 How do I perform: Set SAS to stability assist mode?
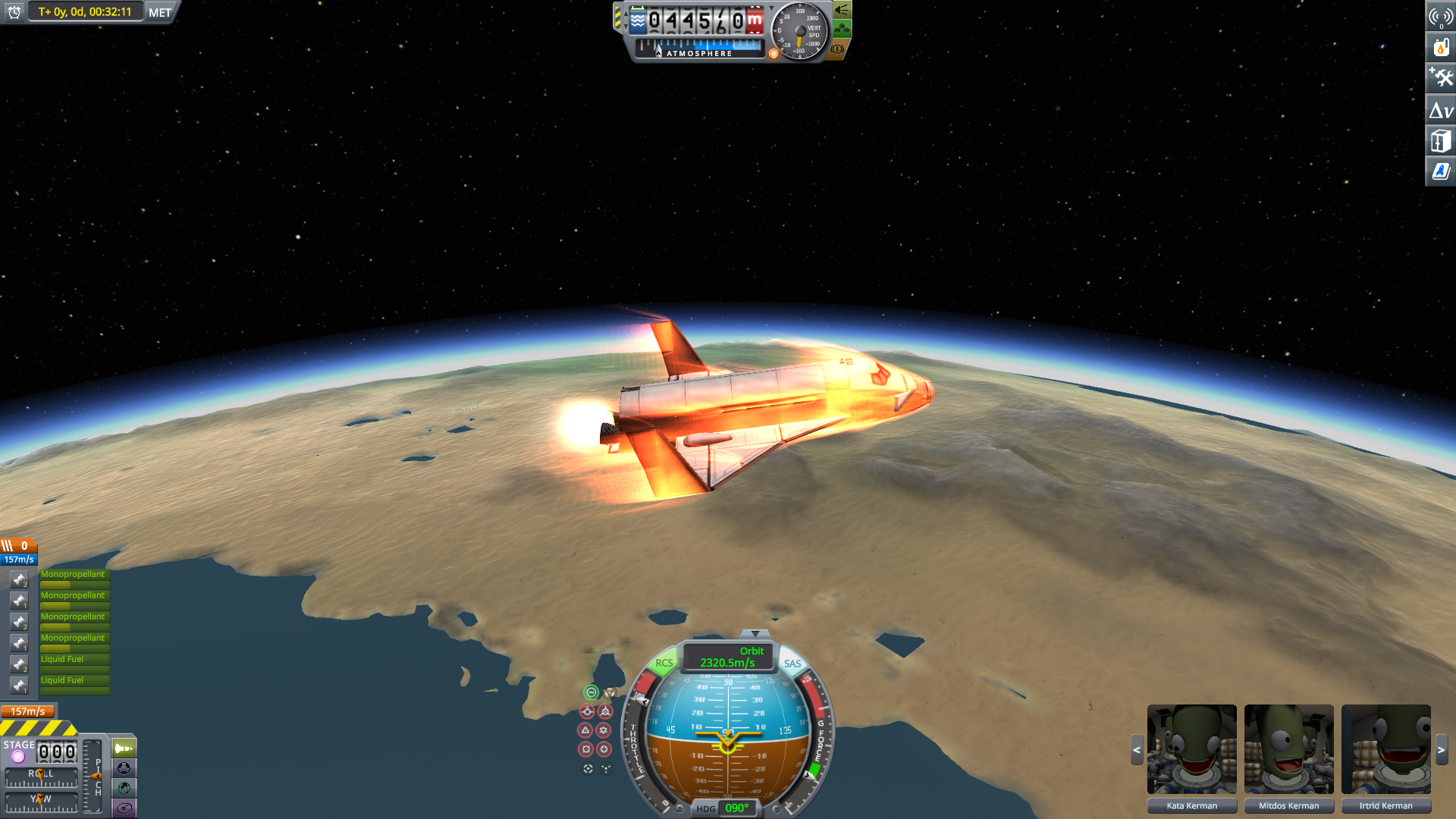(x=591, y=692)
